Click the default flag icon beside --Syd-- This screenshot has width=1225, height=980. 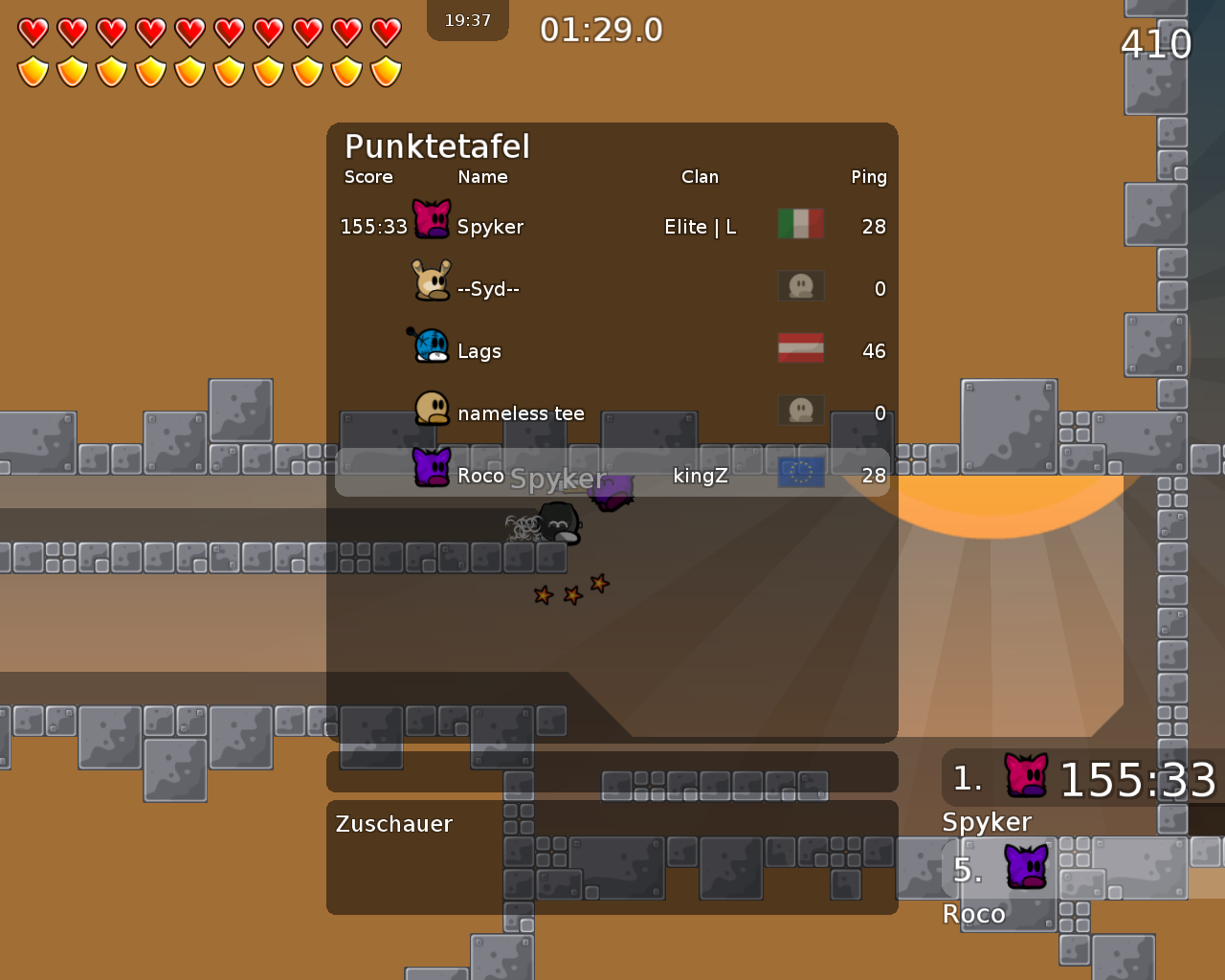[800, 285]
